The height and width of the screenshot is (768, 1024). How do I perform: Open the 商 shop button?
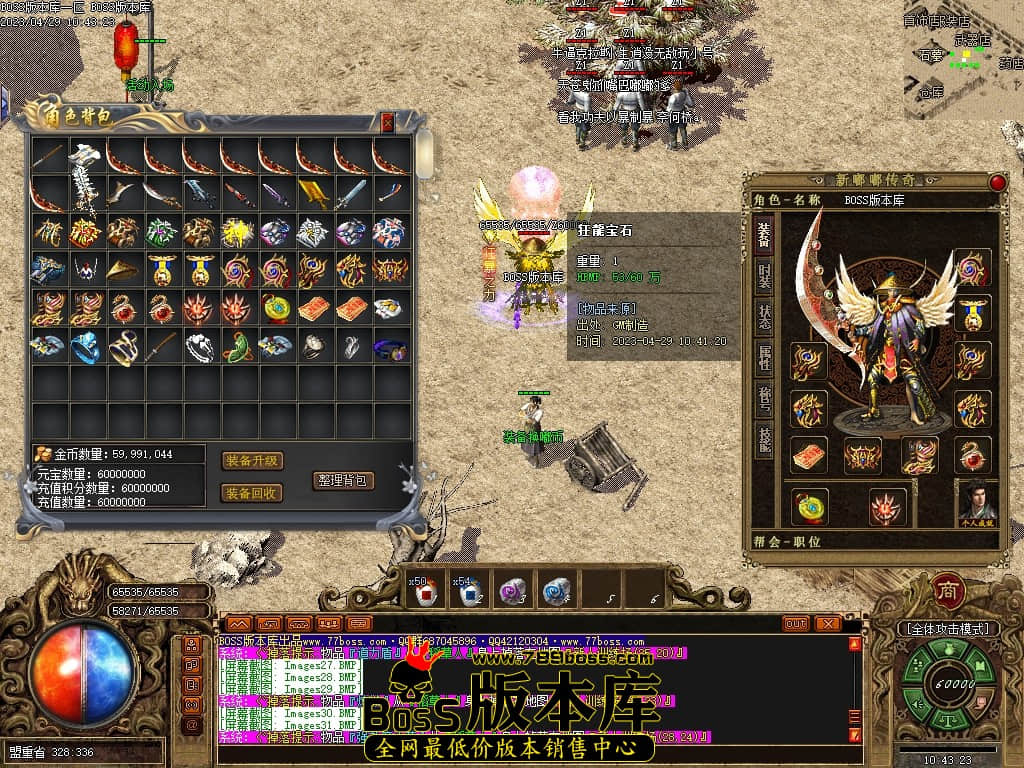point(947,590)
